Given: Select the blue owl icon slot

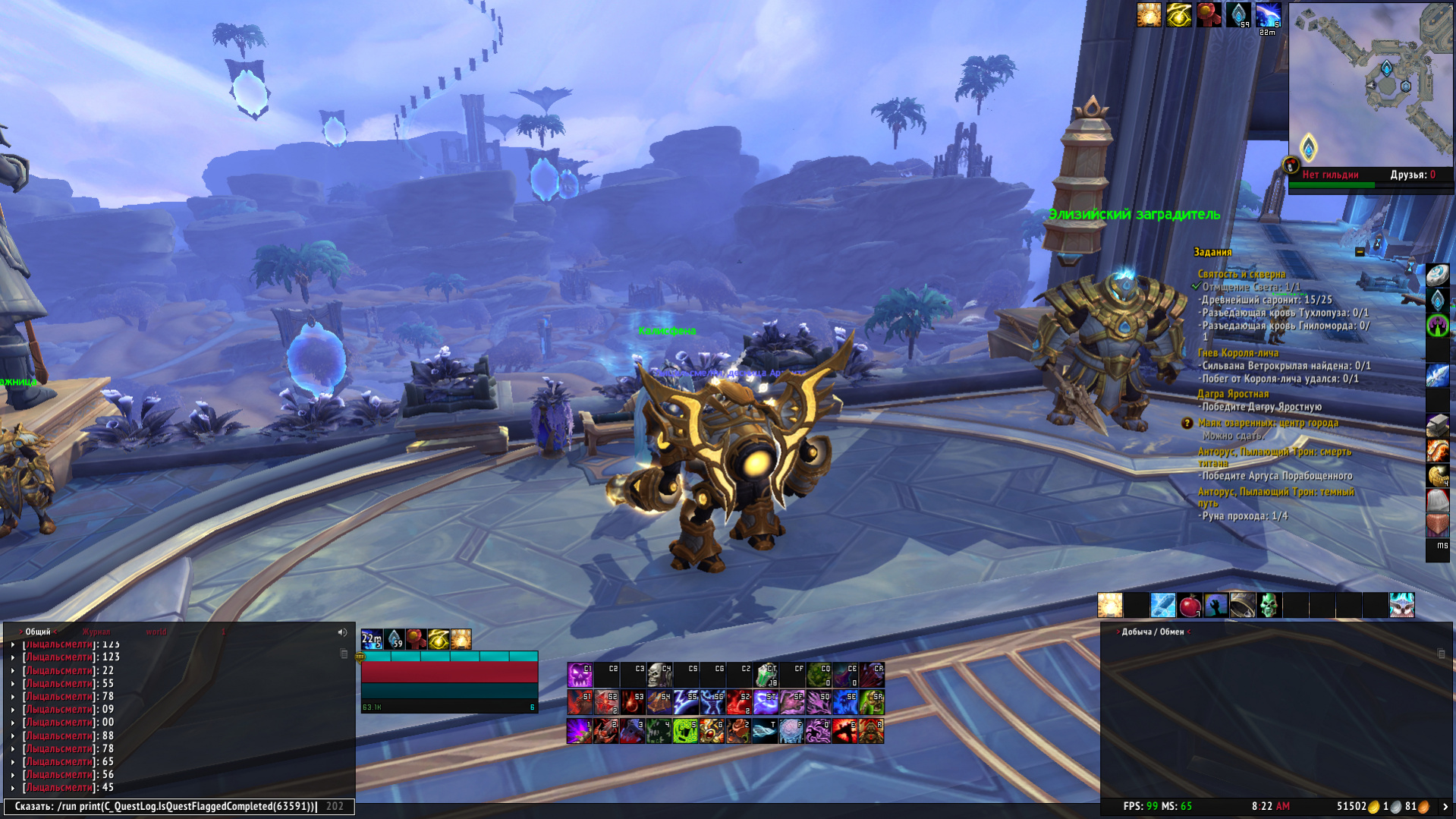Looking at the screenshot, I should [x=1401, y=605].
